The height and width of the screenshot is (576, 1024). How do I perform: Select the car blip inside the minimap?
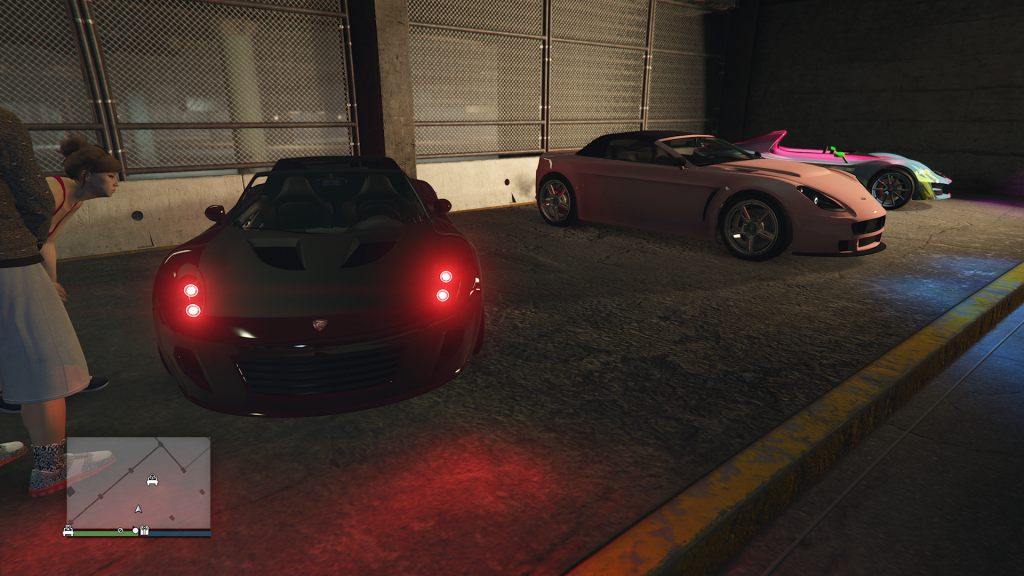152,480
